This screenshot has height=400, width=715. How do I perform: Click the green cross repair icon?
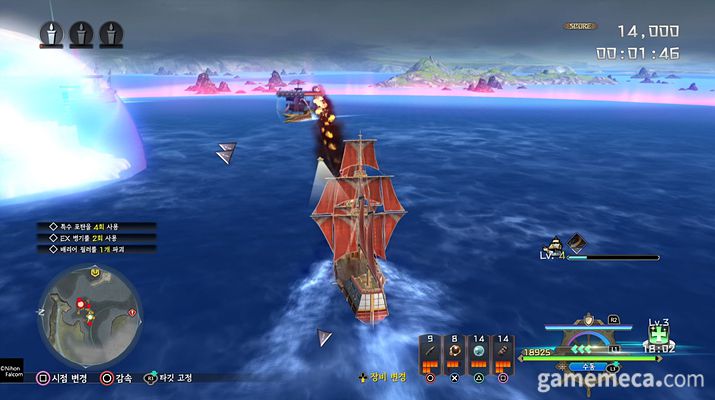click(x=658, y=337)
